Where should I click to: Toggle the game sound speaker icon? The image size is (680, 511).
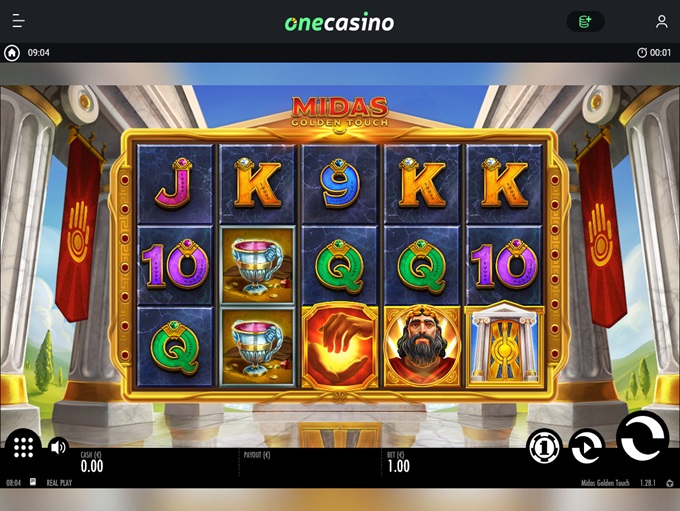[58, 447]
